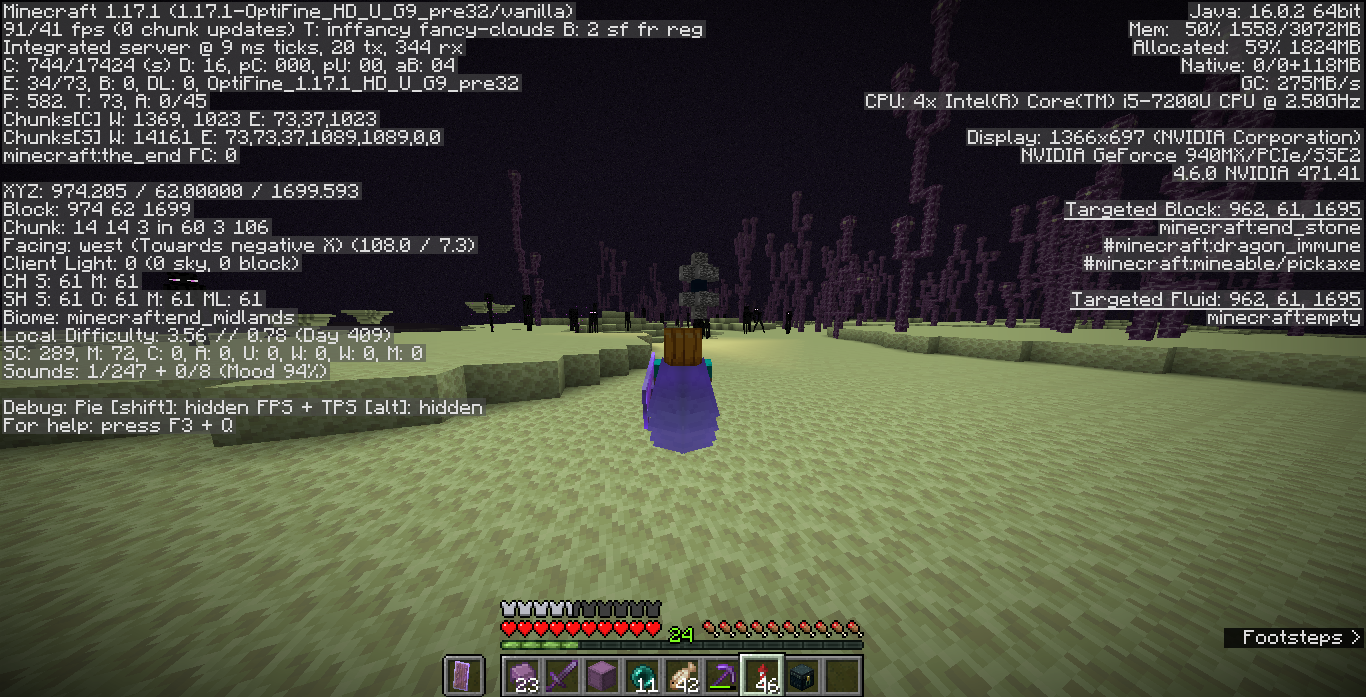1366x697 pixels.
Task: Choose the firework rocket stack of 46
Action: [x=762, y=675]
